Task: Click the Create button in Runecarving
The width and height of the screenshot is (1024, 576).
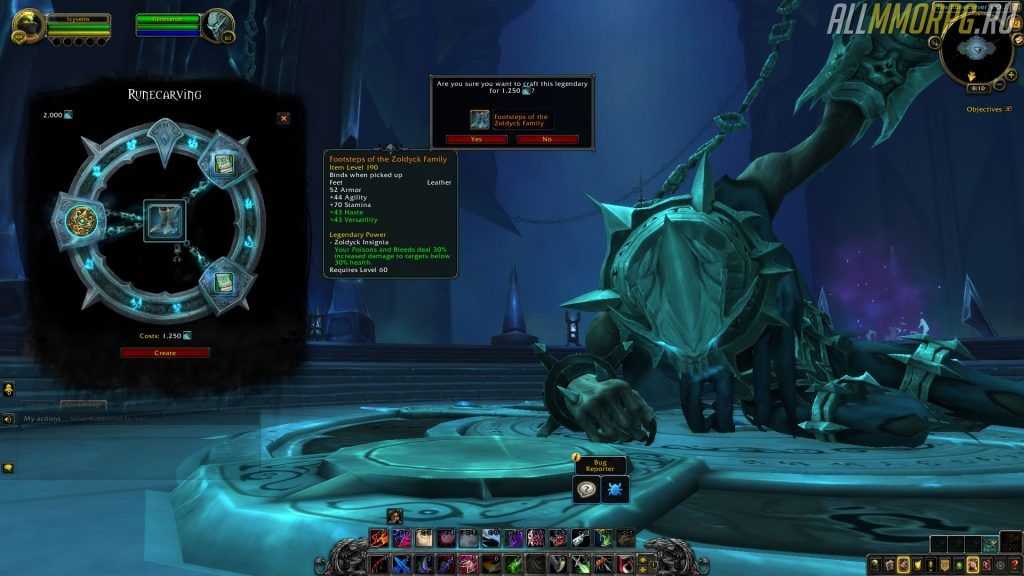Action: [165, 352]
